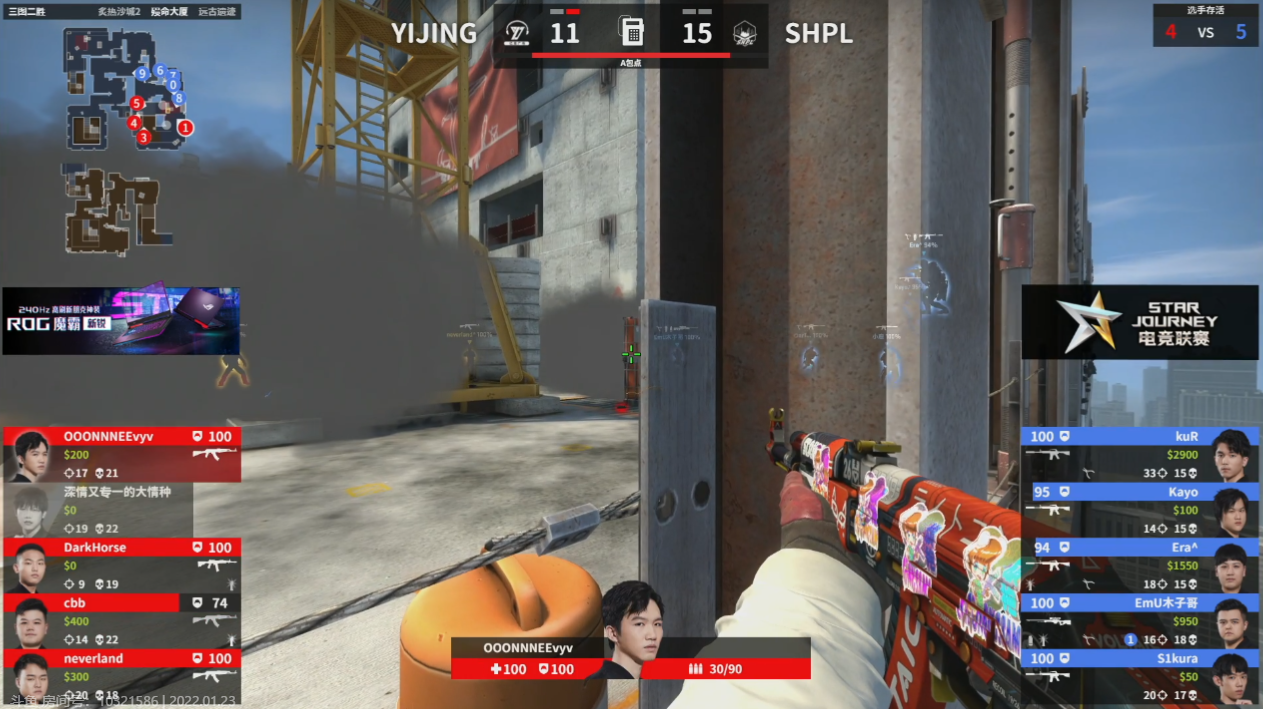This screenshot has height=709, width=1263.
Task: Select the spectated player's face cam
Action: tap(630, 628)
